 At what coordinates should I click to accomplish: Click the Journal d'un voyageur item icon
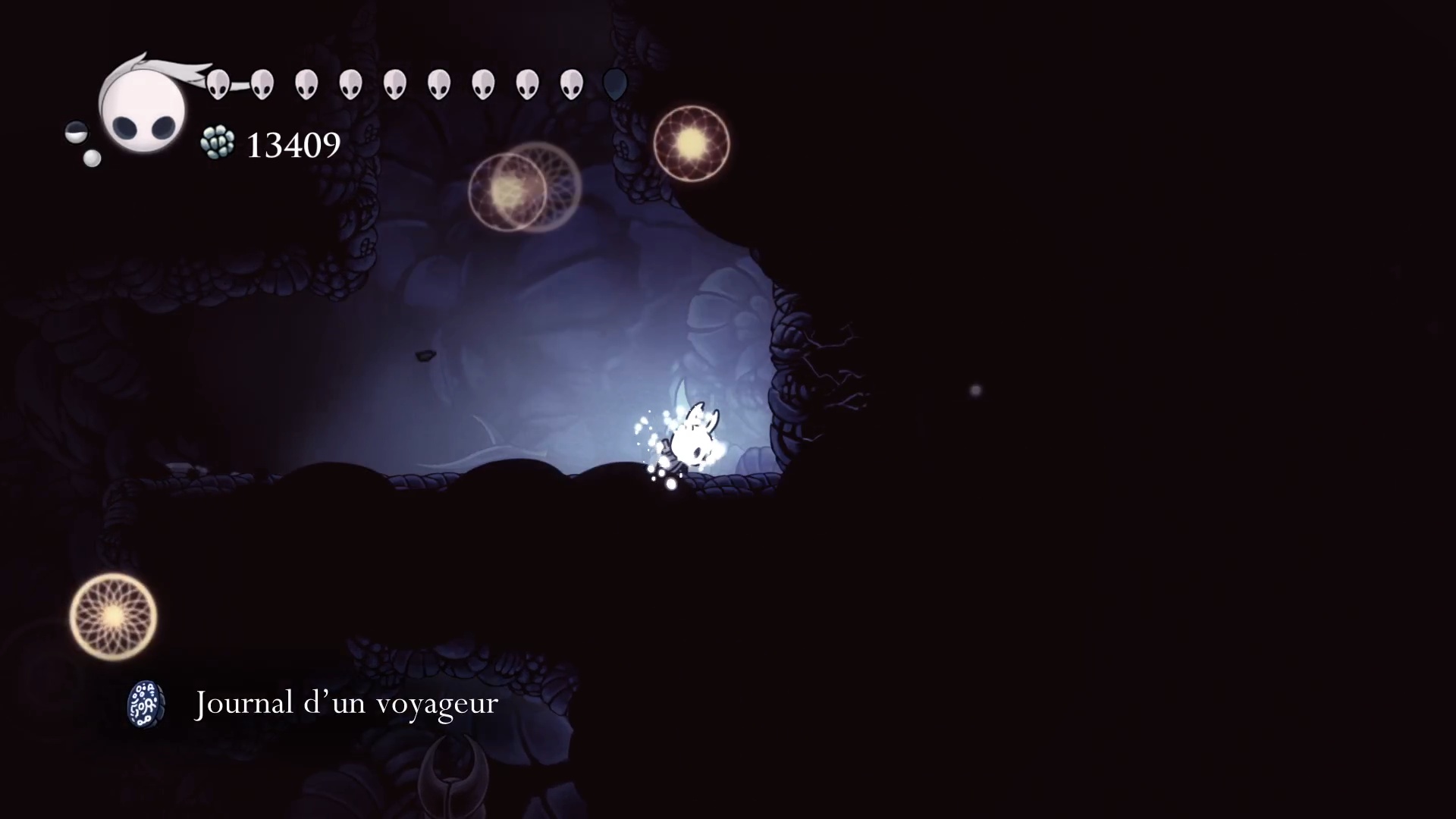[146, 704]
